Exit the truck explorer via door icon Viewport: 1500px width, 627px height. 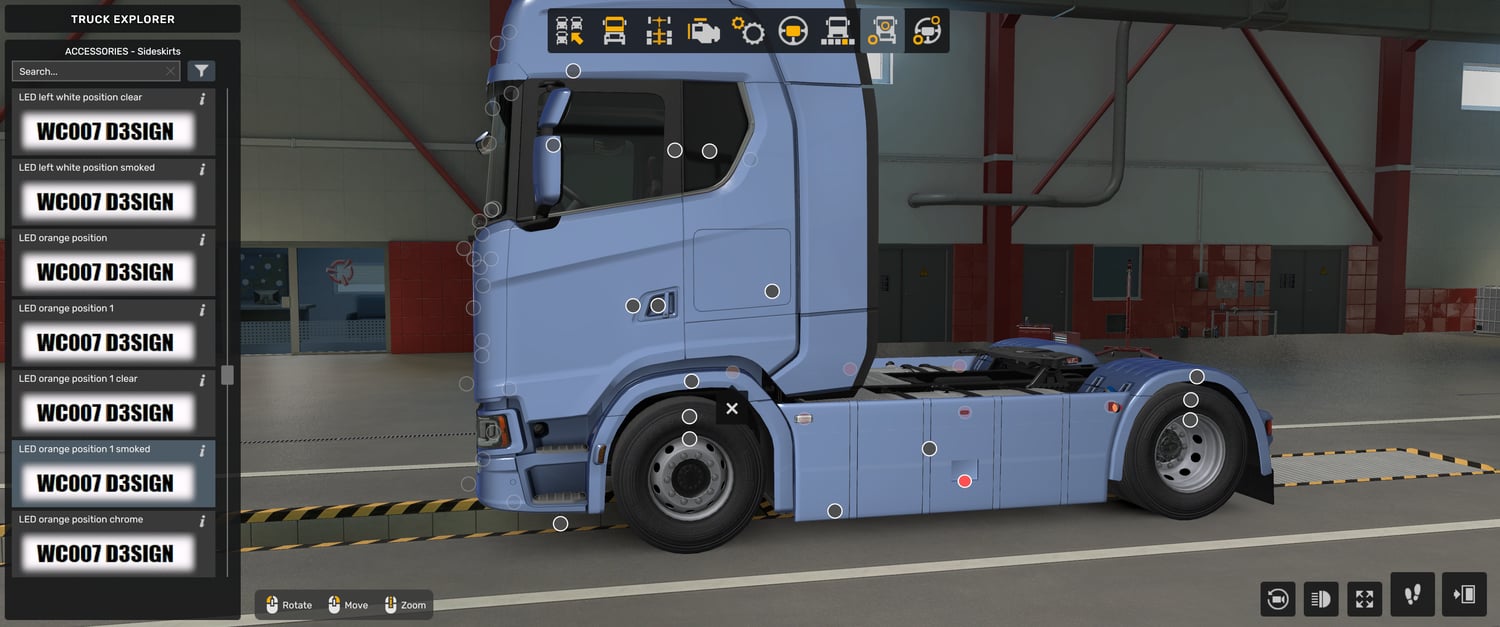click(1464, 595)
